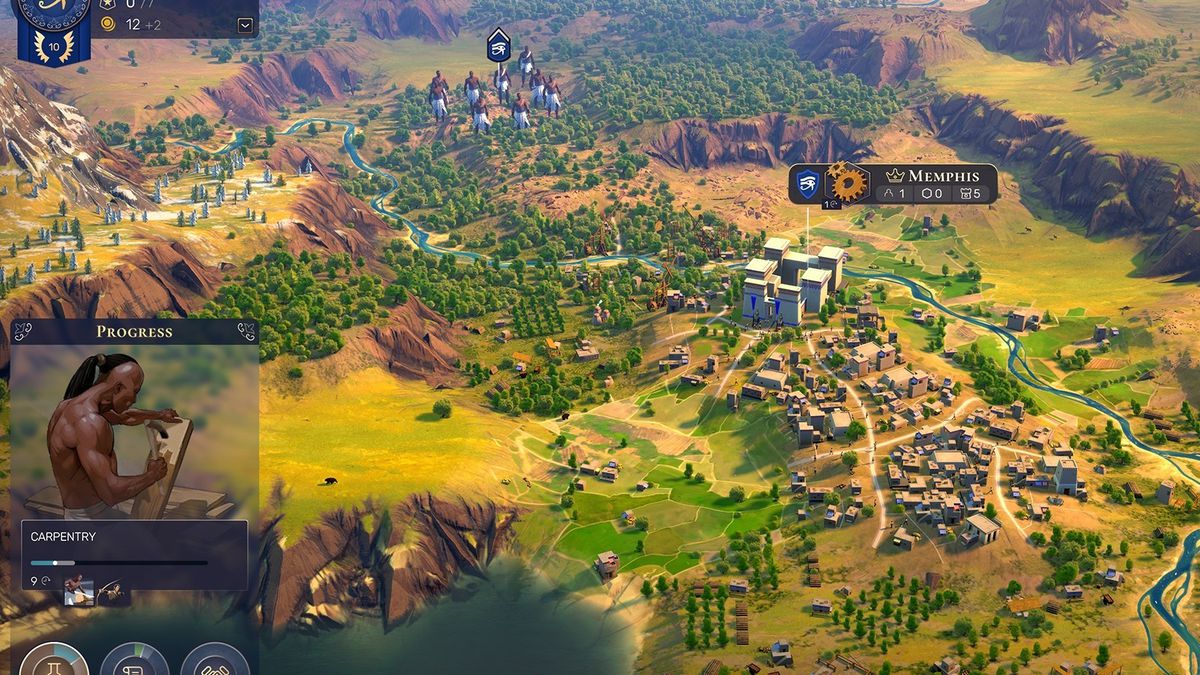Click the carpenter unlock thumbnail under Carpentry
1200x675 pixels.
[x=79, y=591]
